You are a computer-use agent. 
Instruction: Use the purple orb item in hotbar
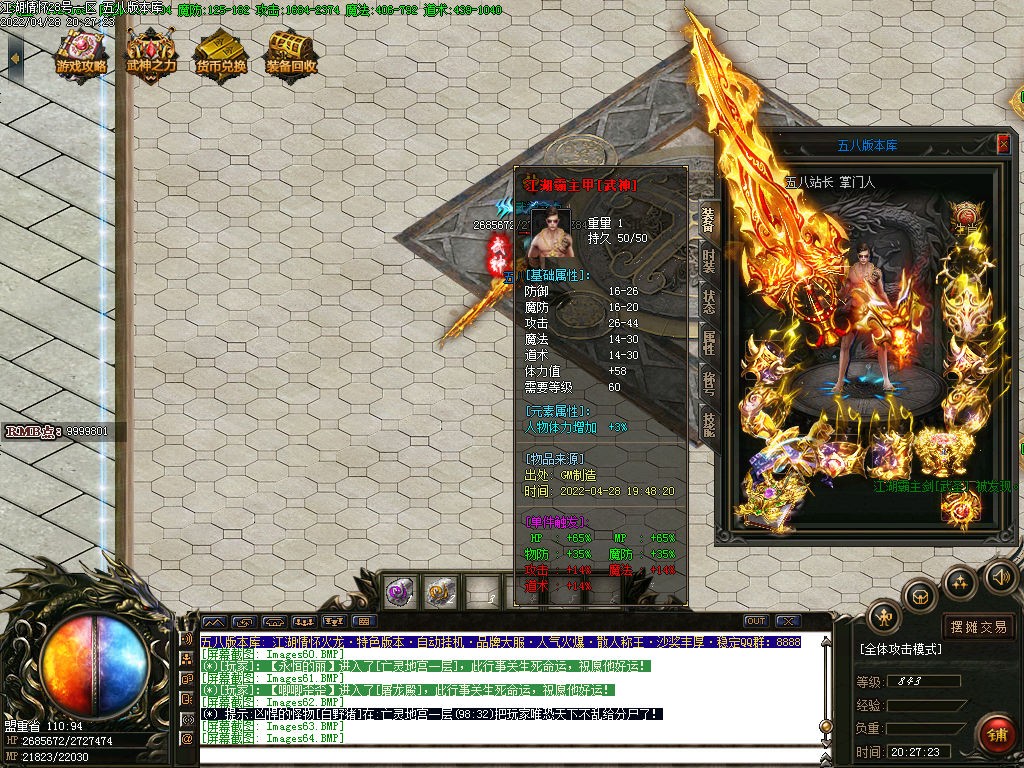click(x=402, y=592)
